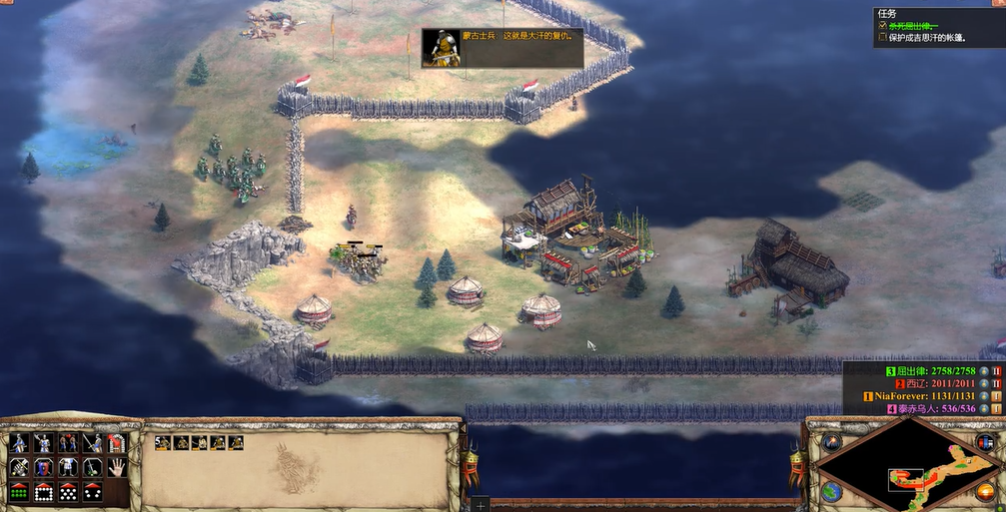Activate the two-soldier patrol command
This screenshot has height=512, width=1006.
(68, 443)
